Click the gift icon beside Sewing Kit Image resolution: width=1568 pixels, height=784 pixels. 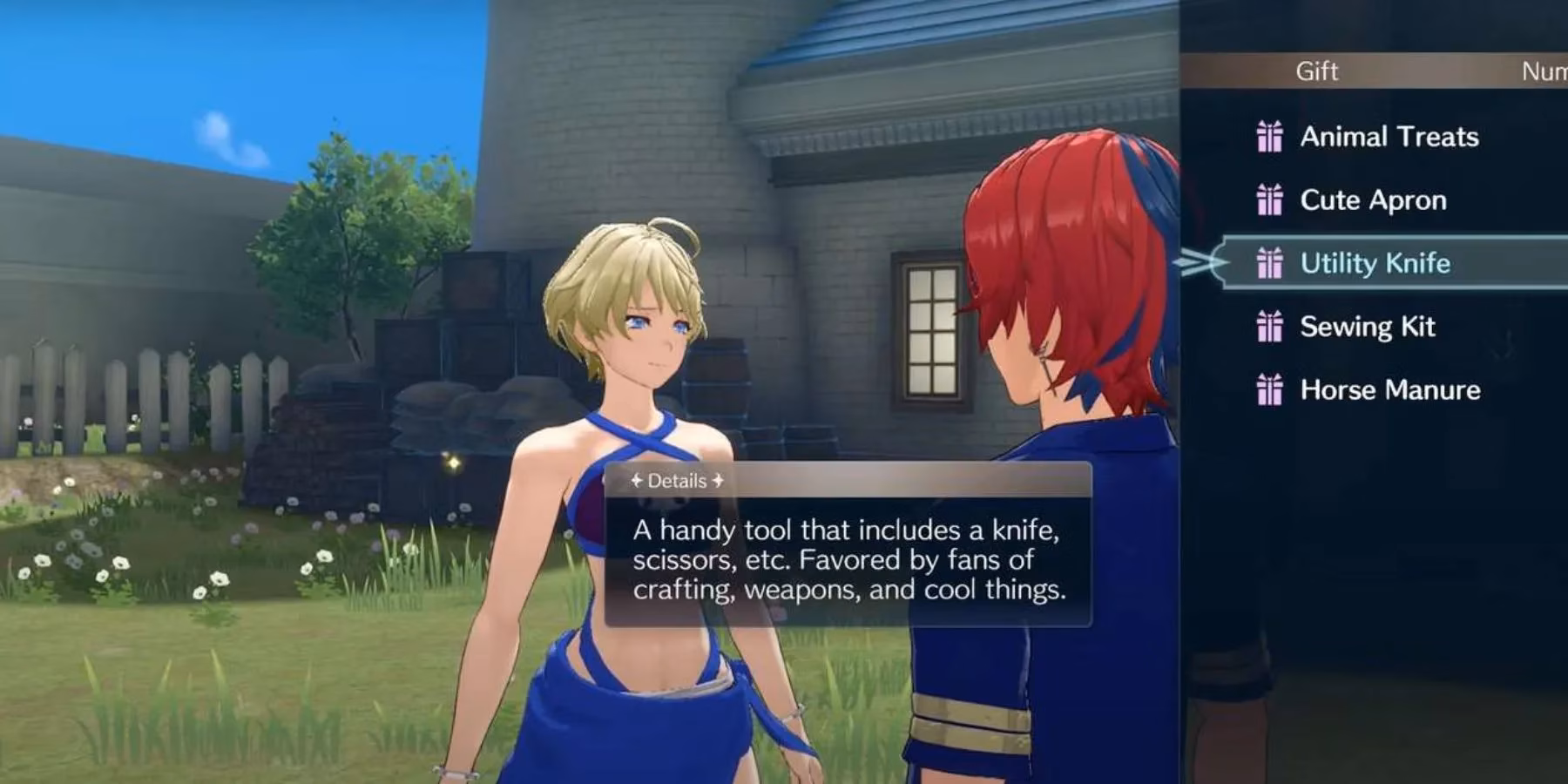pyautogui.click(x=1271, y=327)
